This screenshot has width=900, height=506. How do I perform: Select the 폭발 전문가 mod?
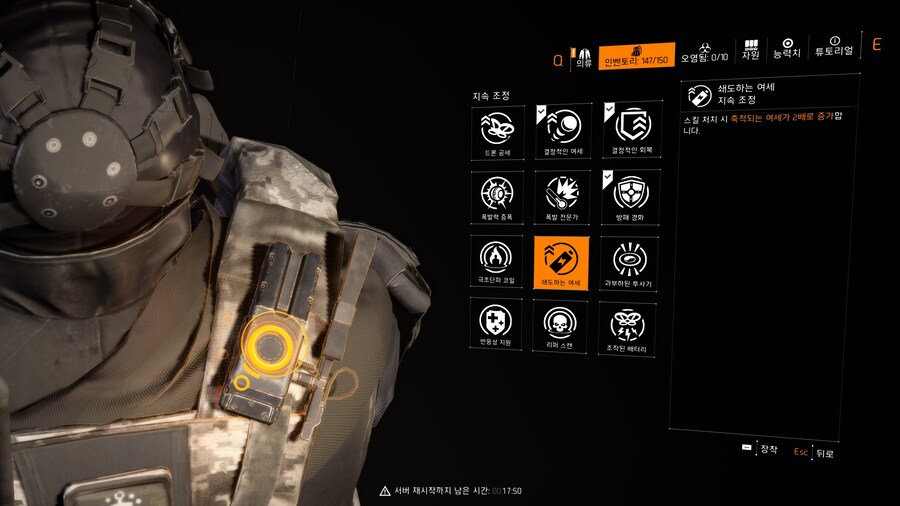point(561,196)
